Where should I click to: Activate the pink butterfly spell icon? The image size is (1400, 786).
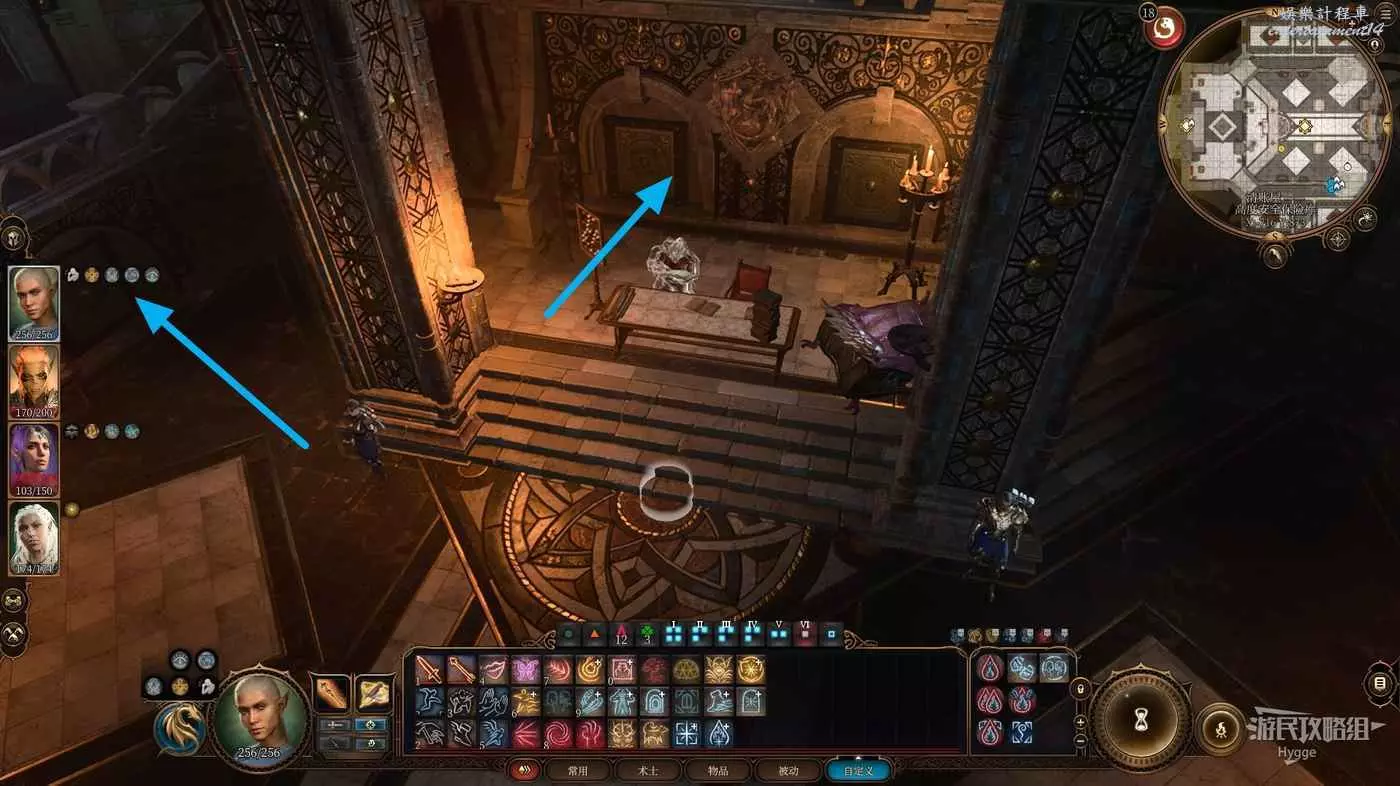click(524, 670)
